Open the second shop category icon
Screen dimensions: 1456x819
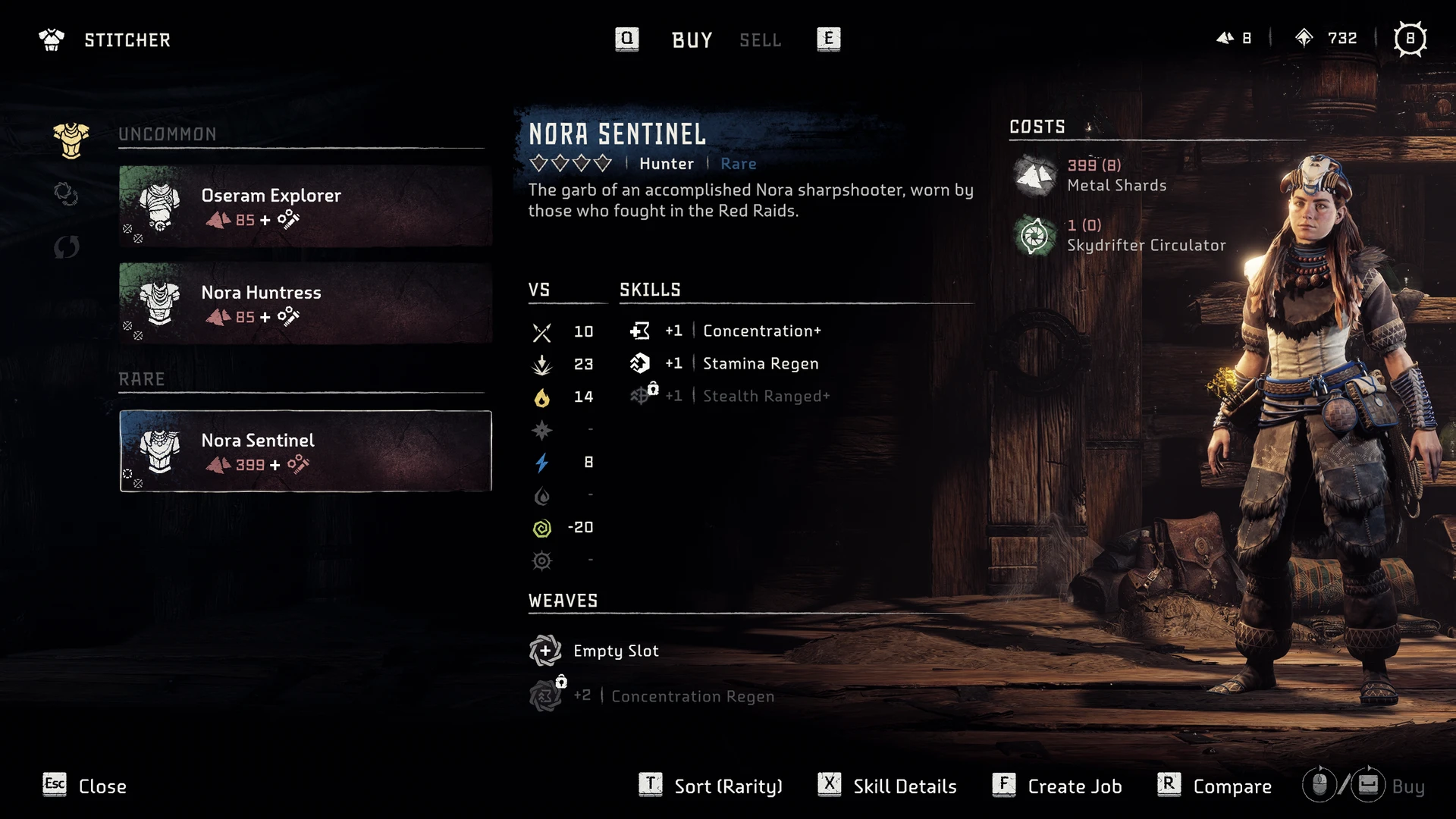[x=67, y=194]
